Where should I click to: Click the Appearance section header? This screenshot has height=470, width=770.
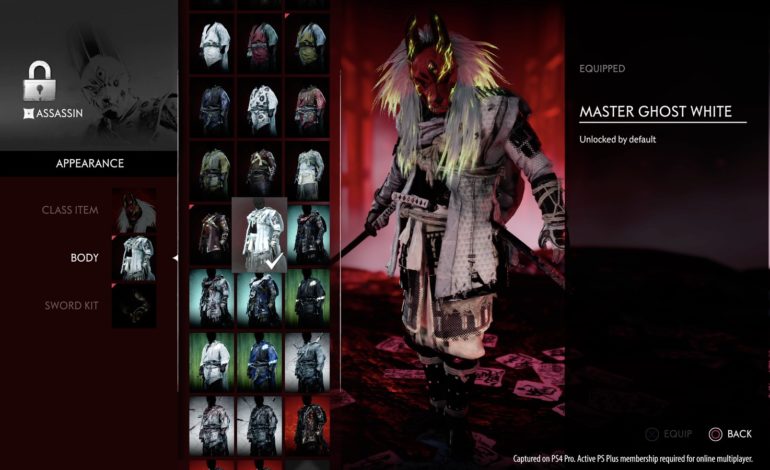89,163
